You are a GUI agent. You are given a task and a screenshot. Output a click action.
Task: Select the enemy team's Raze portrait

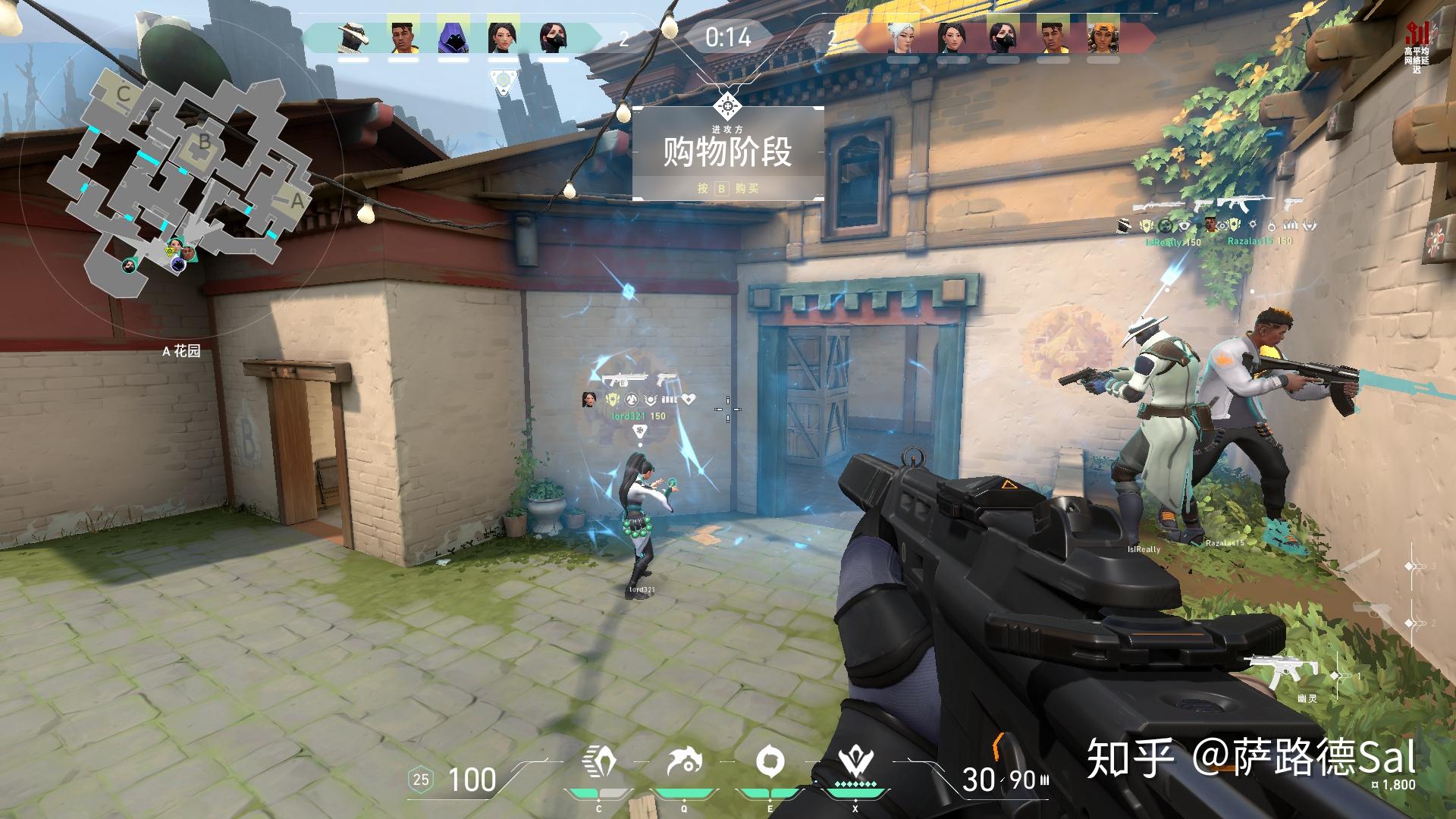coord(1102,36)
